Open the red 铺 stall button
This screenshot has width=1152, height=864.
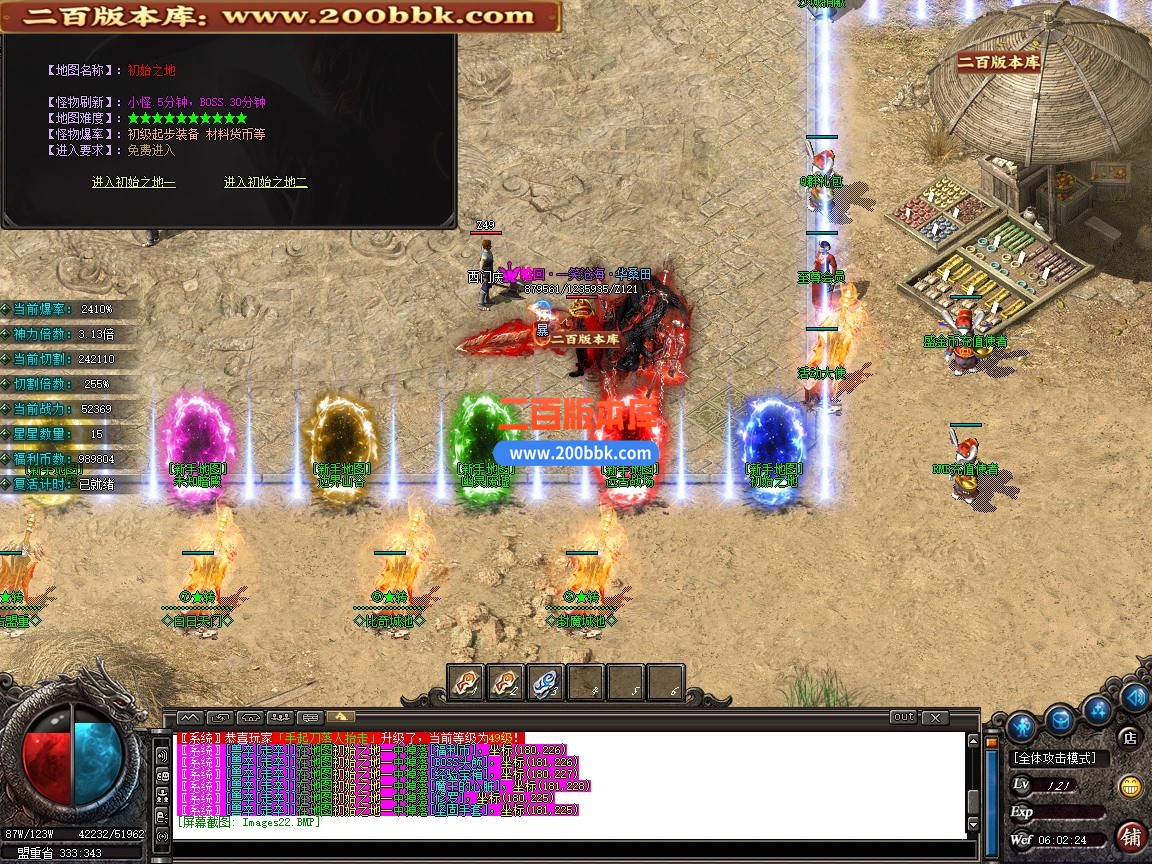pyautogui.click(x=1131, y=835)
